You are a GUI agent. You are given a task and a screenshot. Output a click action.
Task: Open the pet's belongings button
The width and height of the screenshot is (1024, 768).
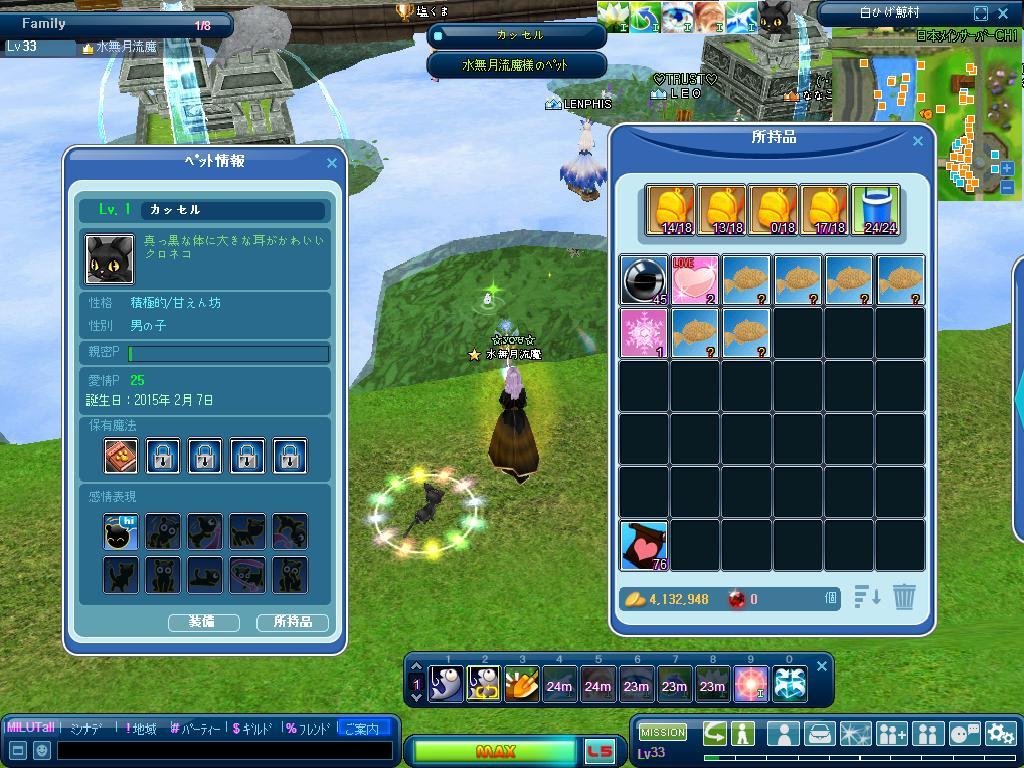click(x=292, y=622)
